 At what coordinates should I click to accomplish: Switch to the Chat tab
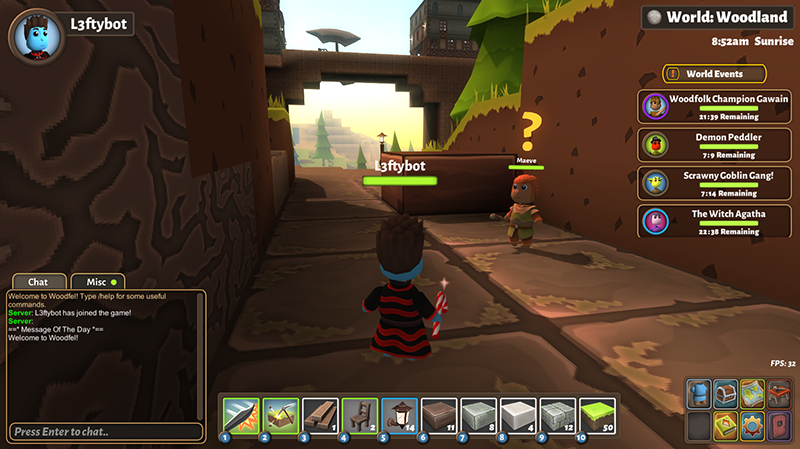[x=38, y=283]
